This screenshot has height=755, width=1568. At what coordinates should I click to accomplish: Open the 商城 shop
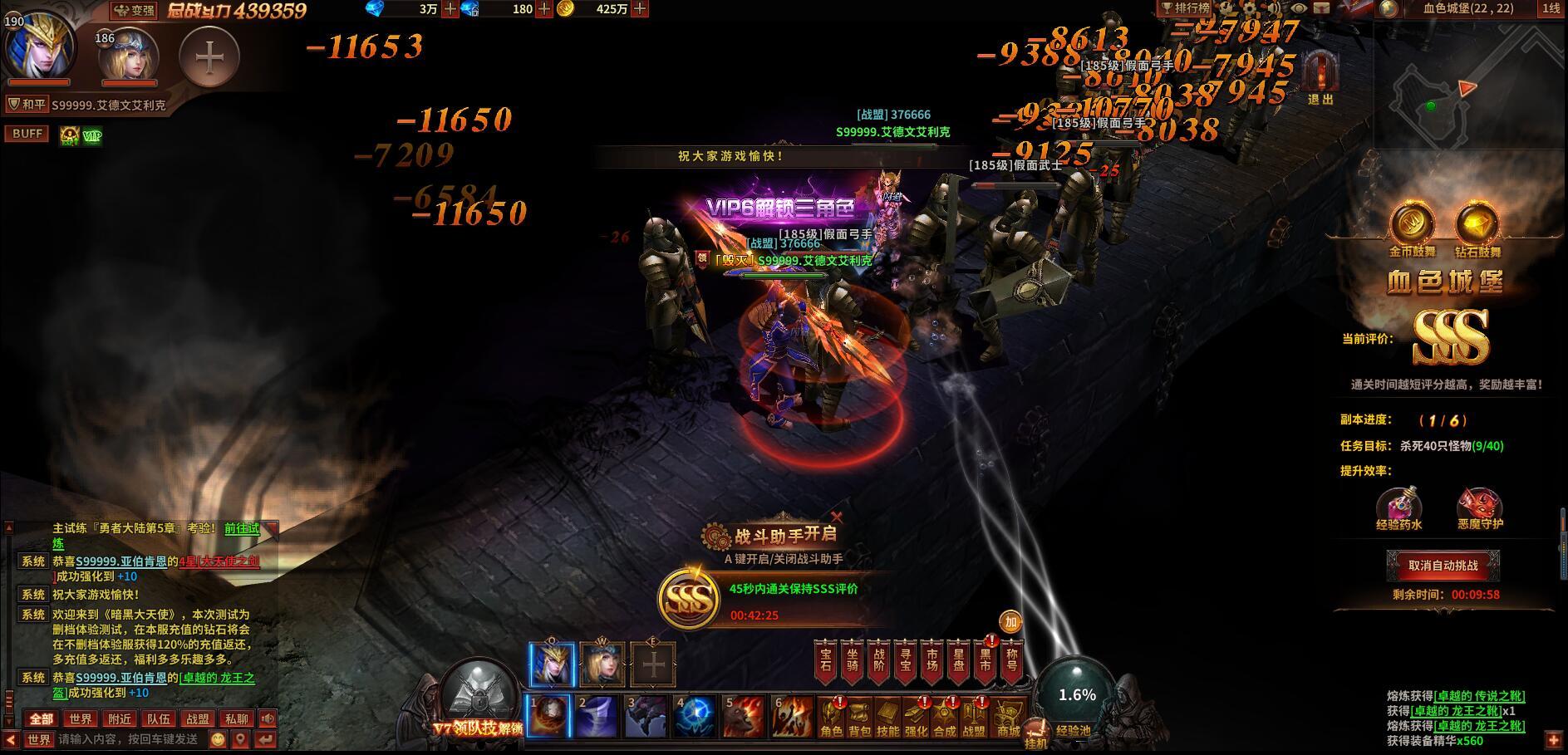1009,718
